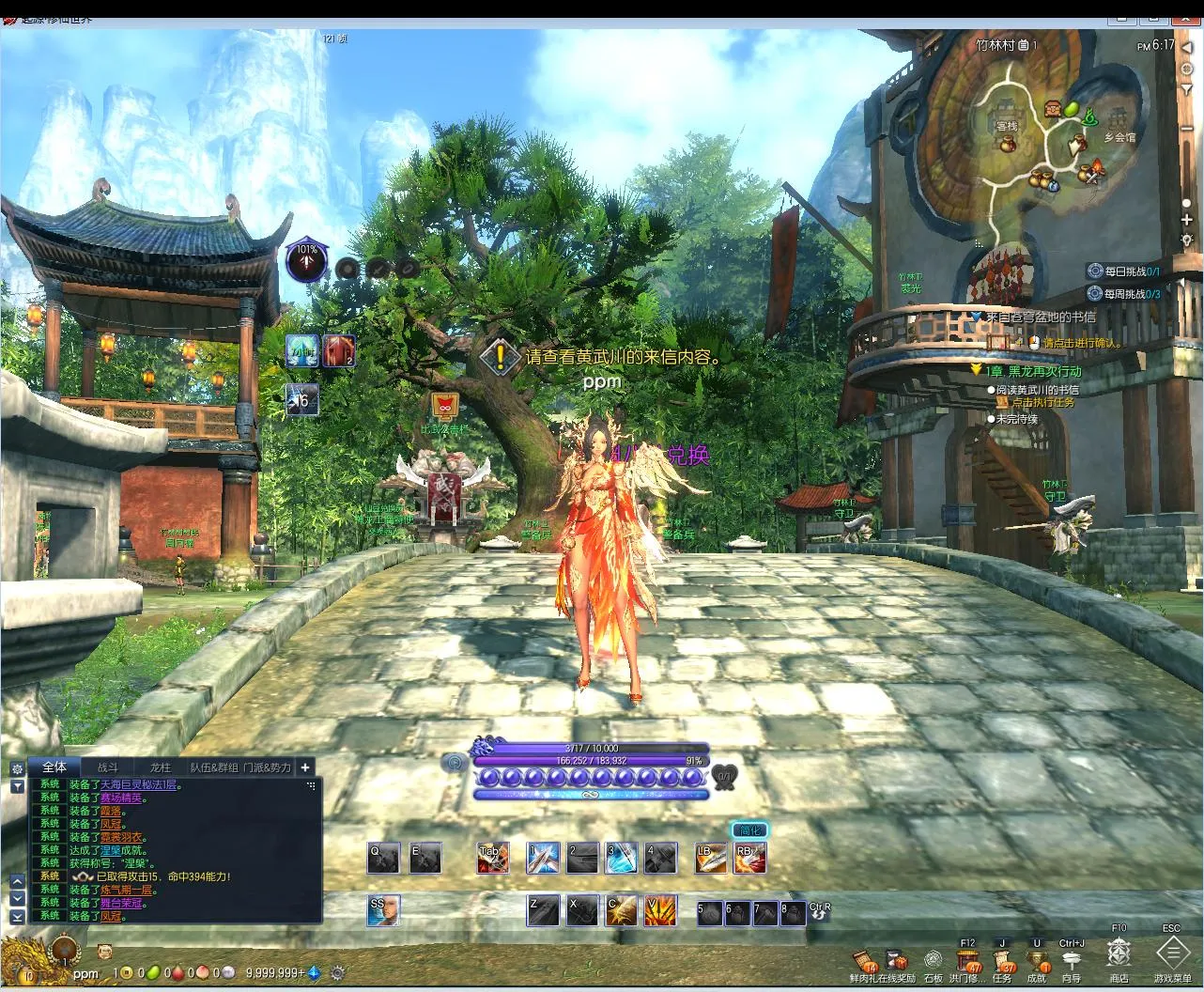Zoom in the minimap with plus button

pyautogui.click(x=1187, y=220)
